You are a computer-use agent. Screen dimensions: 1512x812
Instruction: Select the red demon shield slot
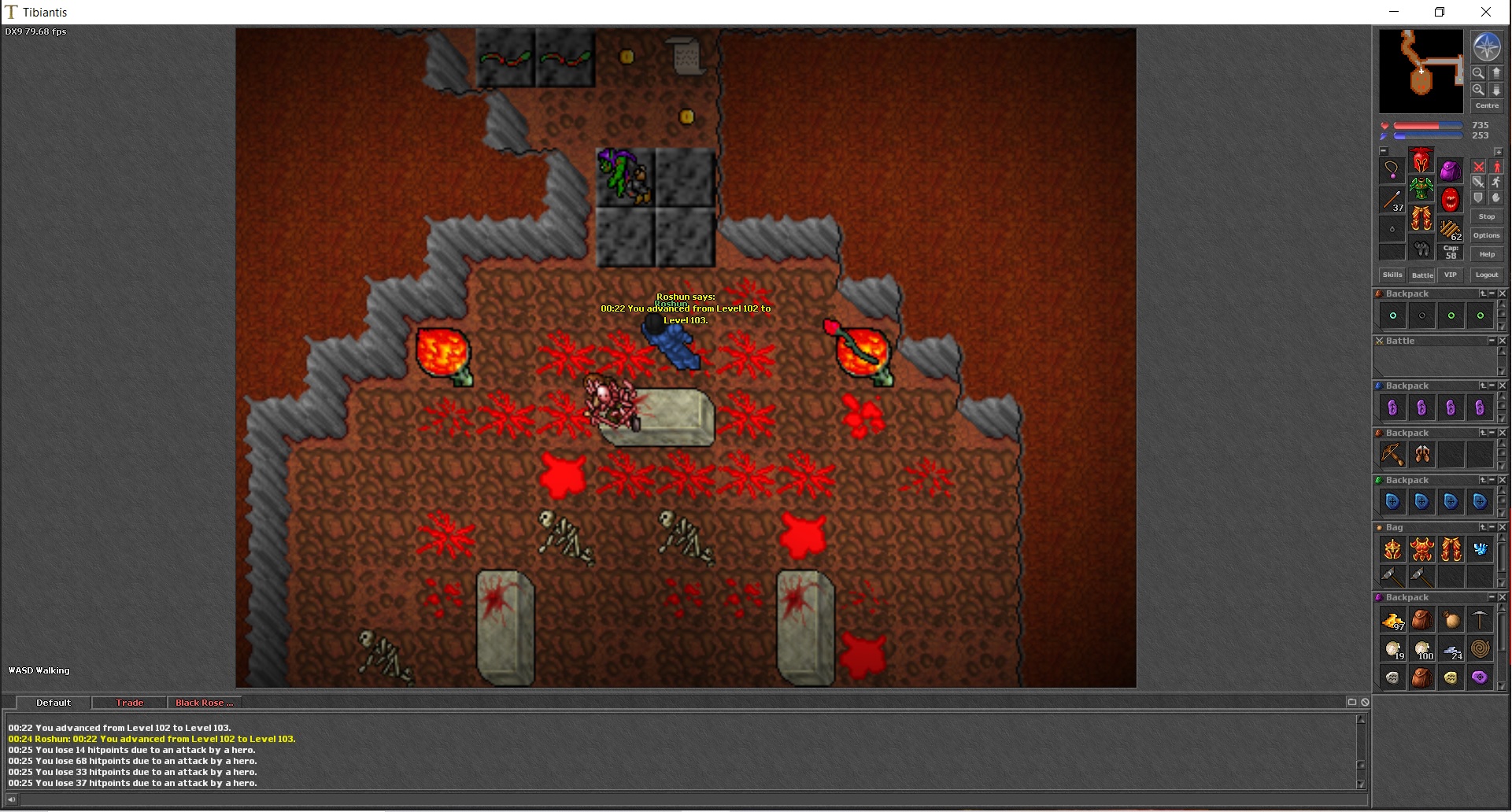pos(1451,200)
